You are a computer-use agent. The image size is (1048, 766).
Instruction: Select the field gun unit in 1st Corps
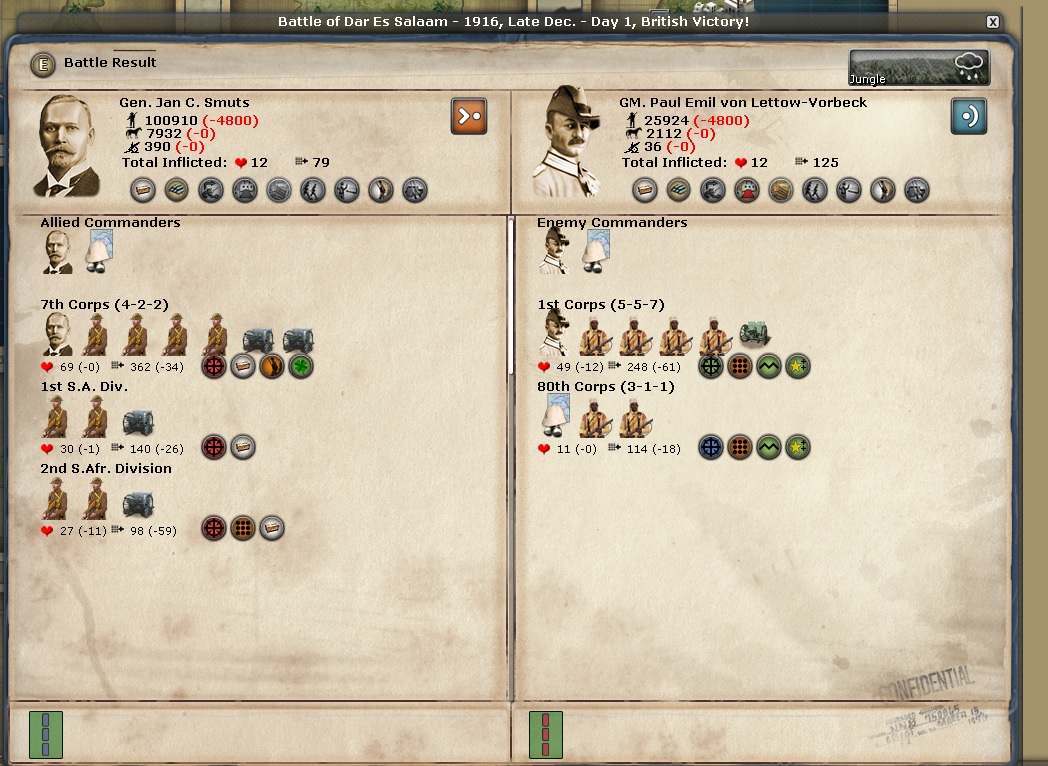coord(755,335)
